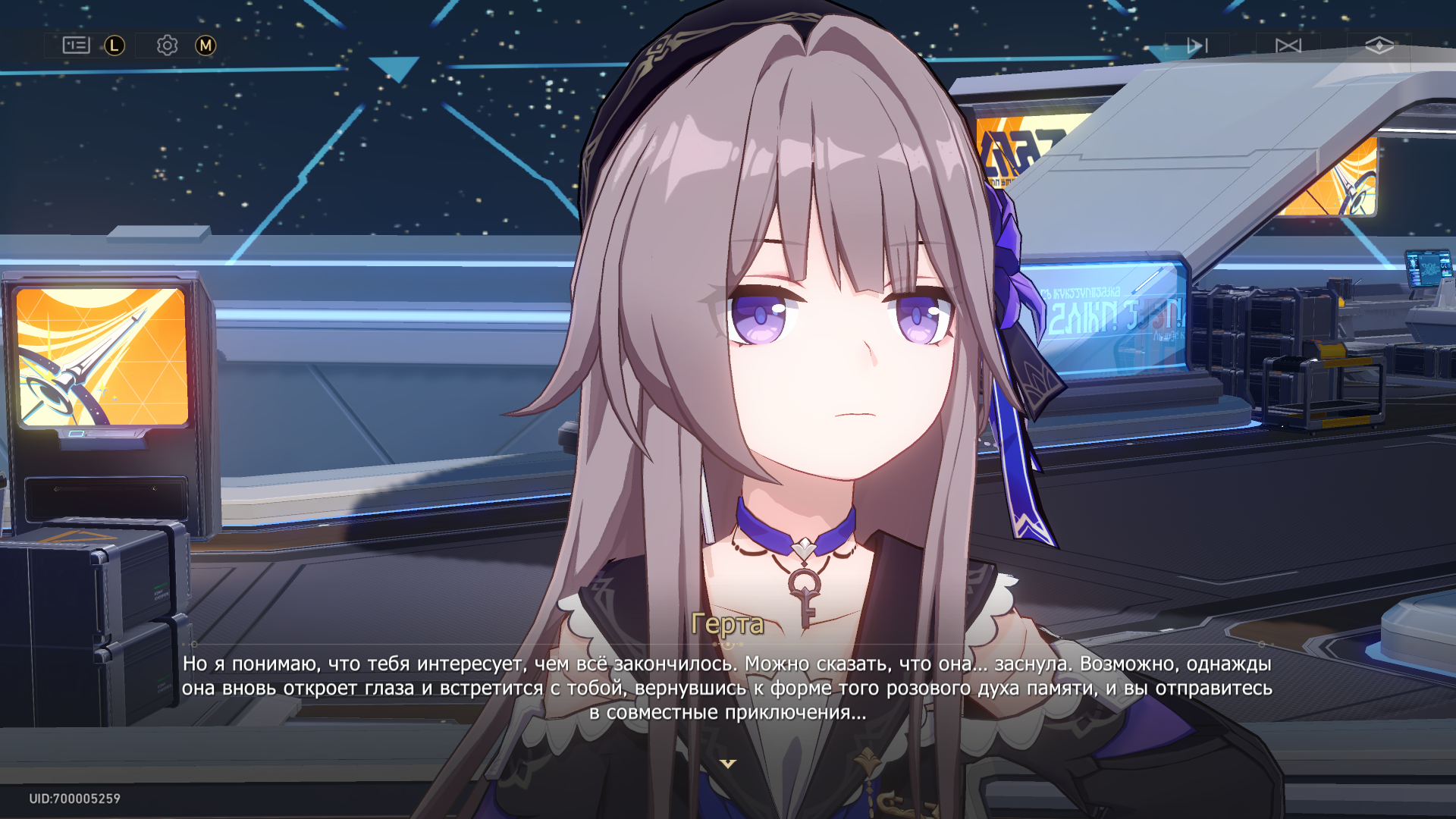Open the dialogue log icon

point(76,45)
